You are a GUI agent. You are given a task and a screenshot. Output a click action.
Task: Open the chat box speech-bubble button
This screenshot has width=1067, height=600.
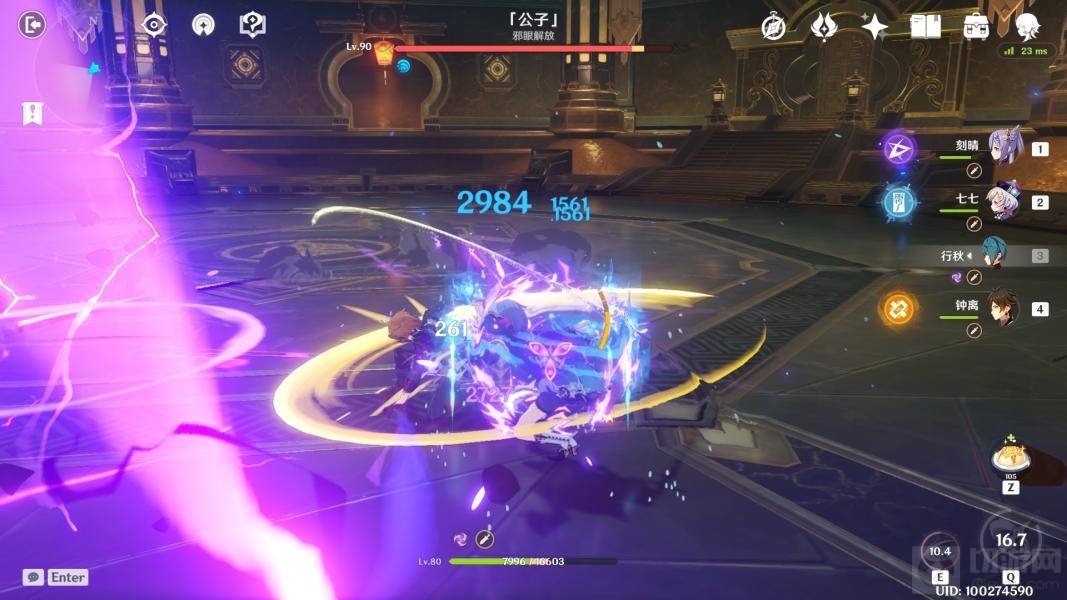(33, 577)
